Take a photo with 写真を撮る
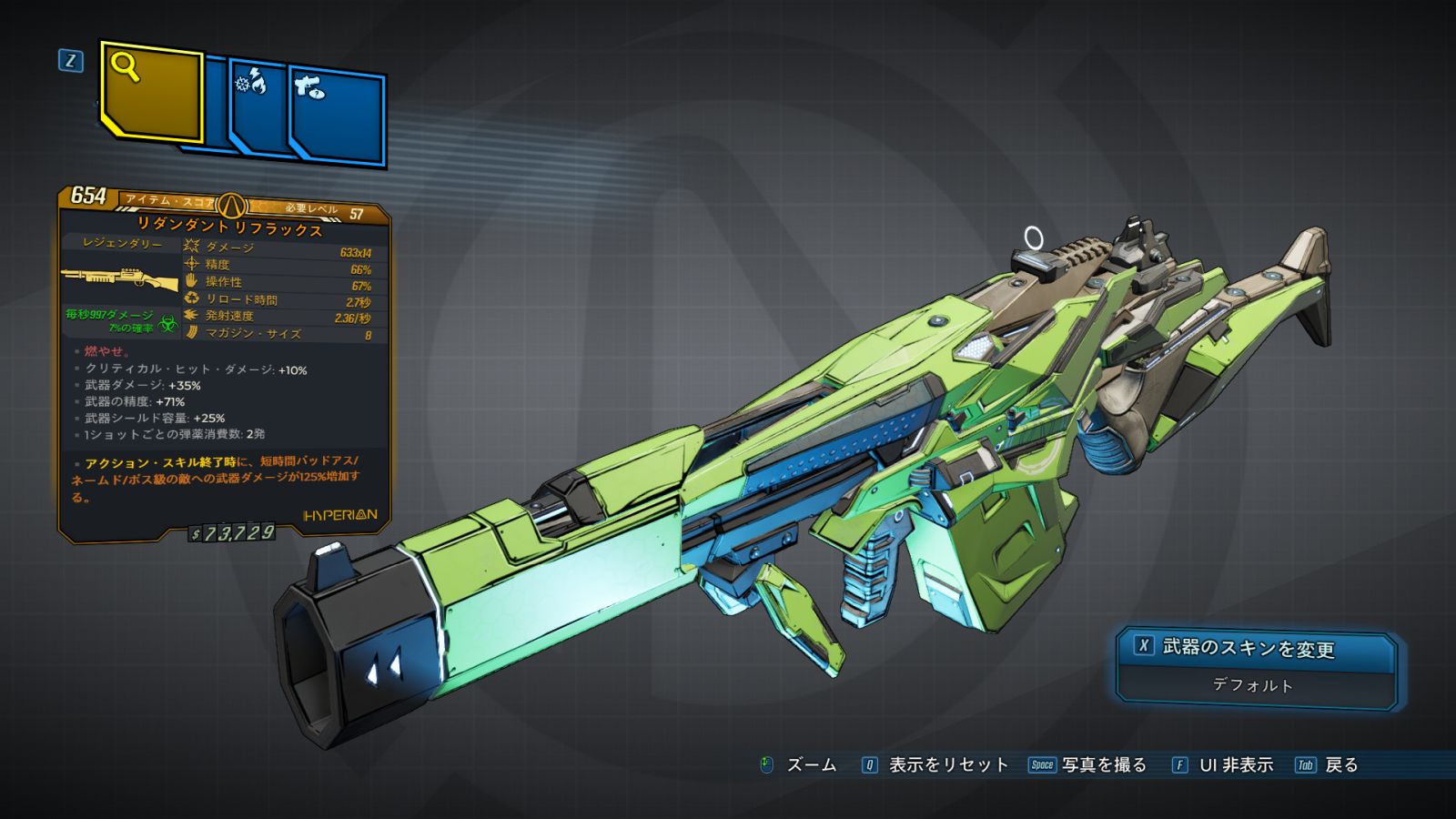The height and width of the screenshot is (819, 1456). point(1088,765)
